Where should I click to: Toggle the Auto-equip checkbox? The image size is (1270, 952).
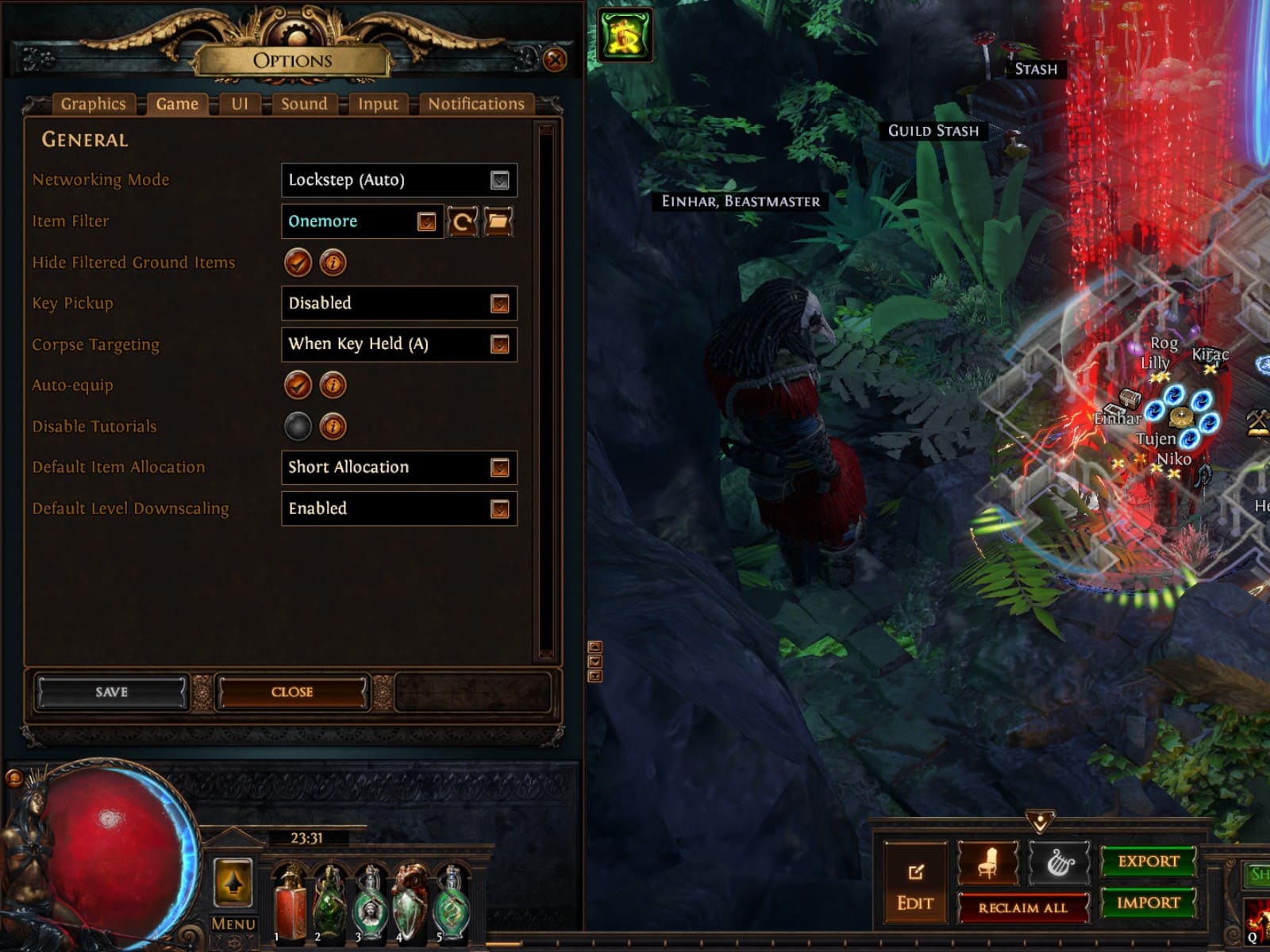298,386
